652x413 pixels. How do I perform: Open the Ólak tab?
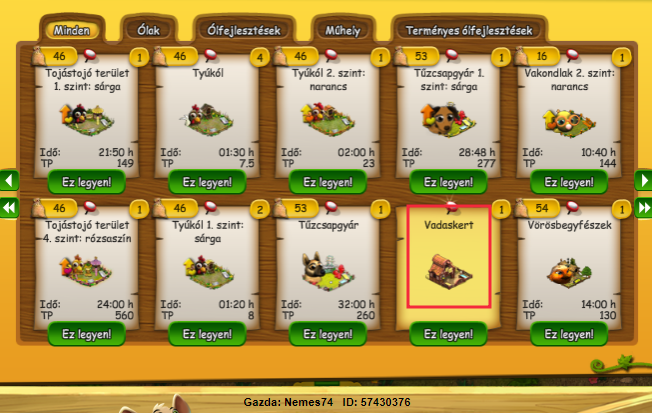coord(149,30)
